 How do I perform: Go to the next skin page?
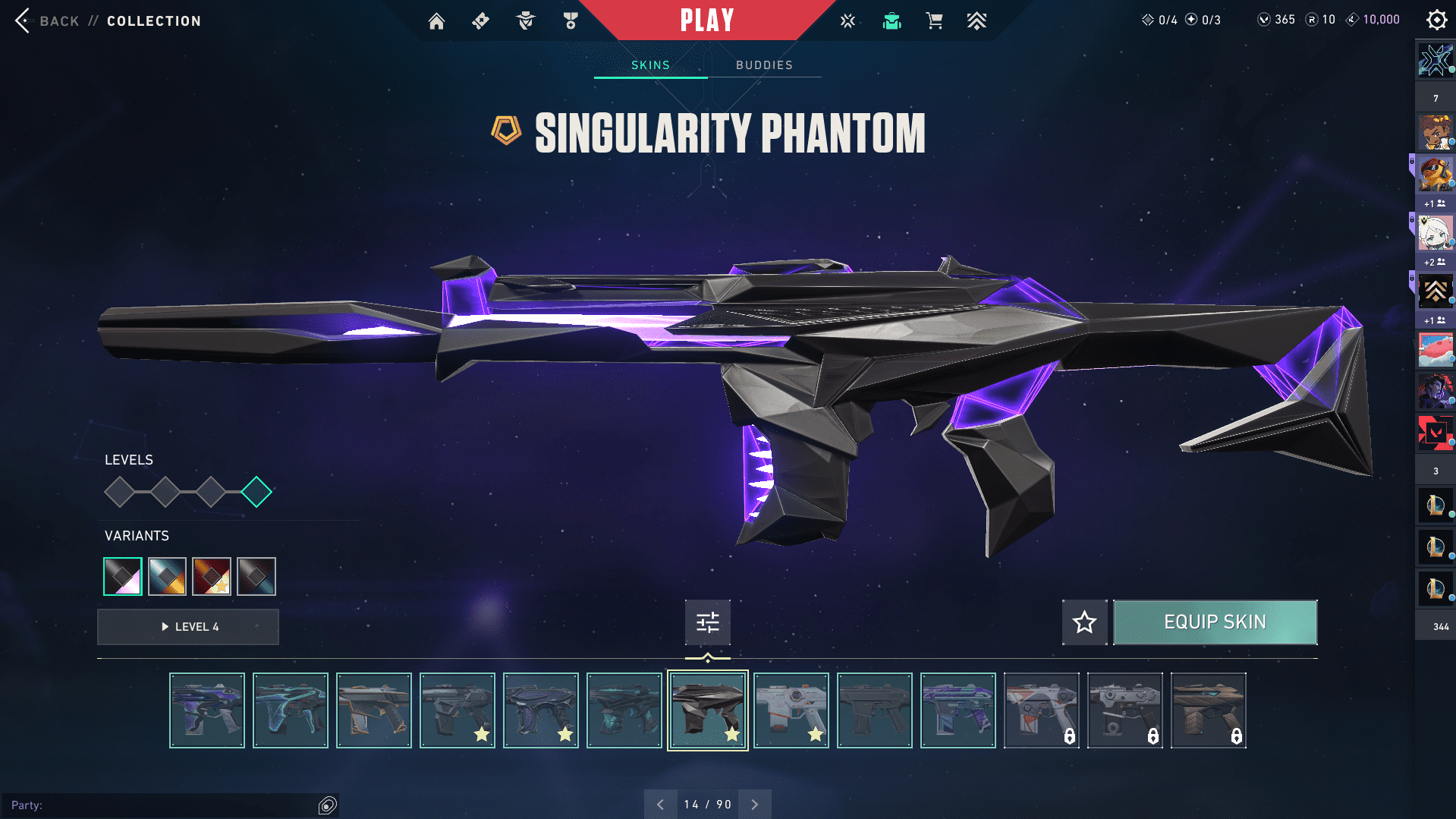pos(755,805)
